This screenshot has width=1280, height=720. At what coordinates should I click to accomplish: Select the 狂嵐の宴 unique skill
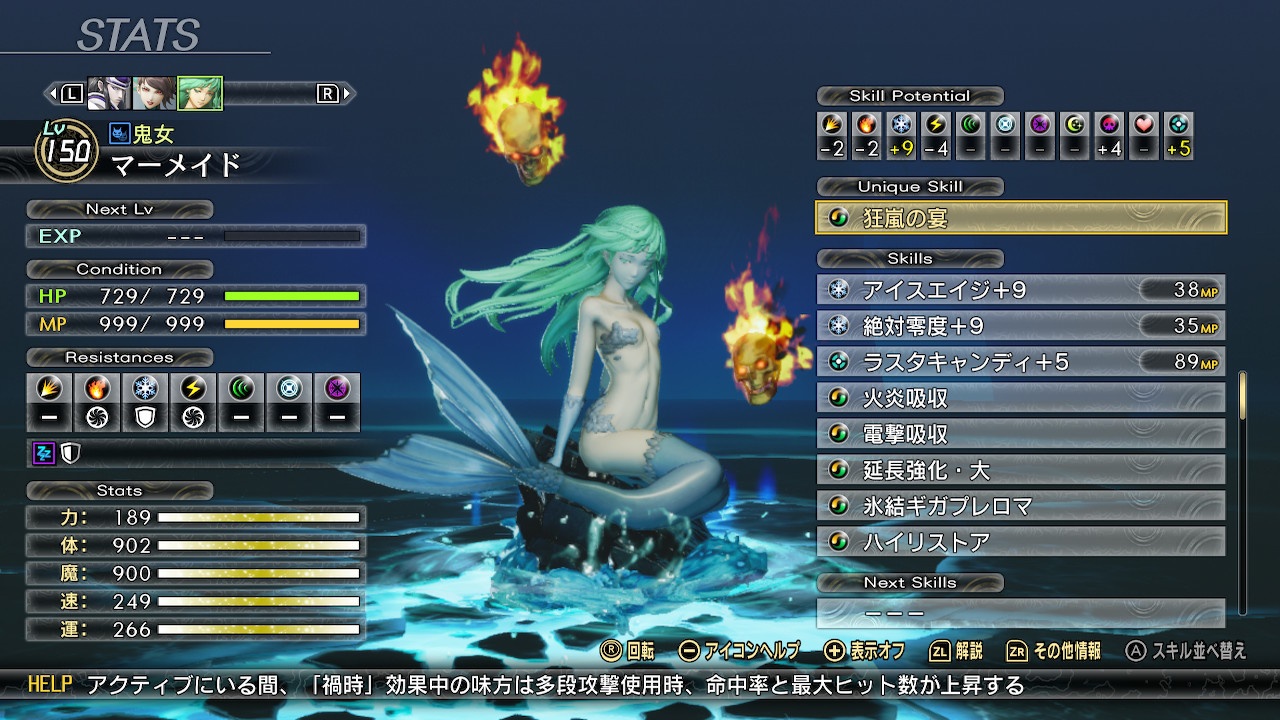pyautogui.click(x=1021, y=218)
